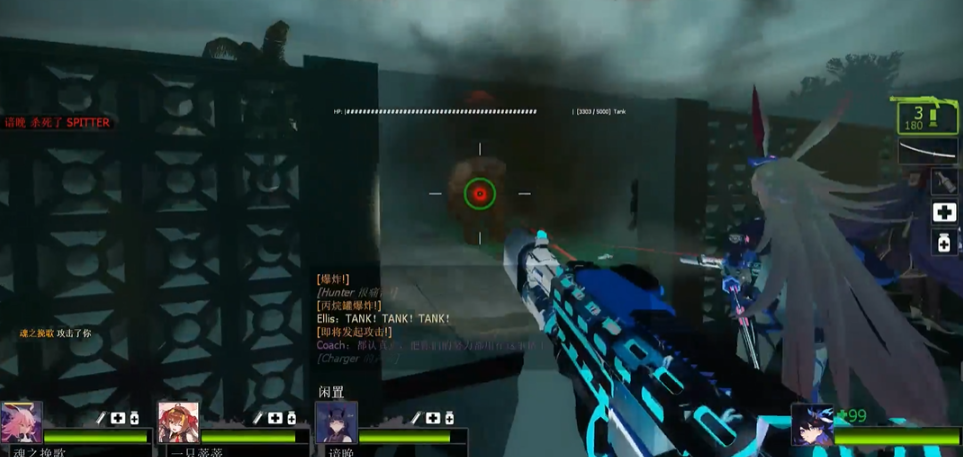Select the throwable bottle slot
The height and width of the screenshot is (457, 963).
pos(944,181)
